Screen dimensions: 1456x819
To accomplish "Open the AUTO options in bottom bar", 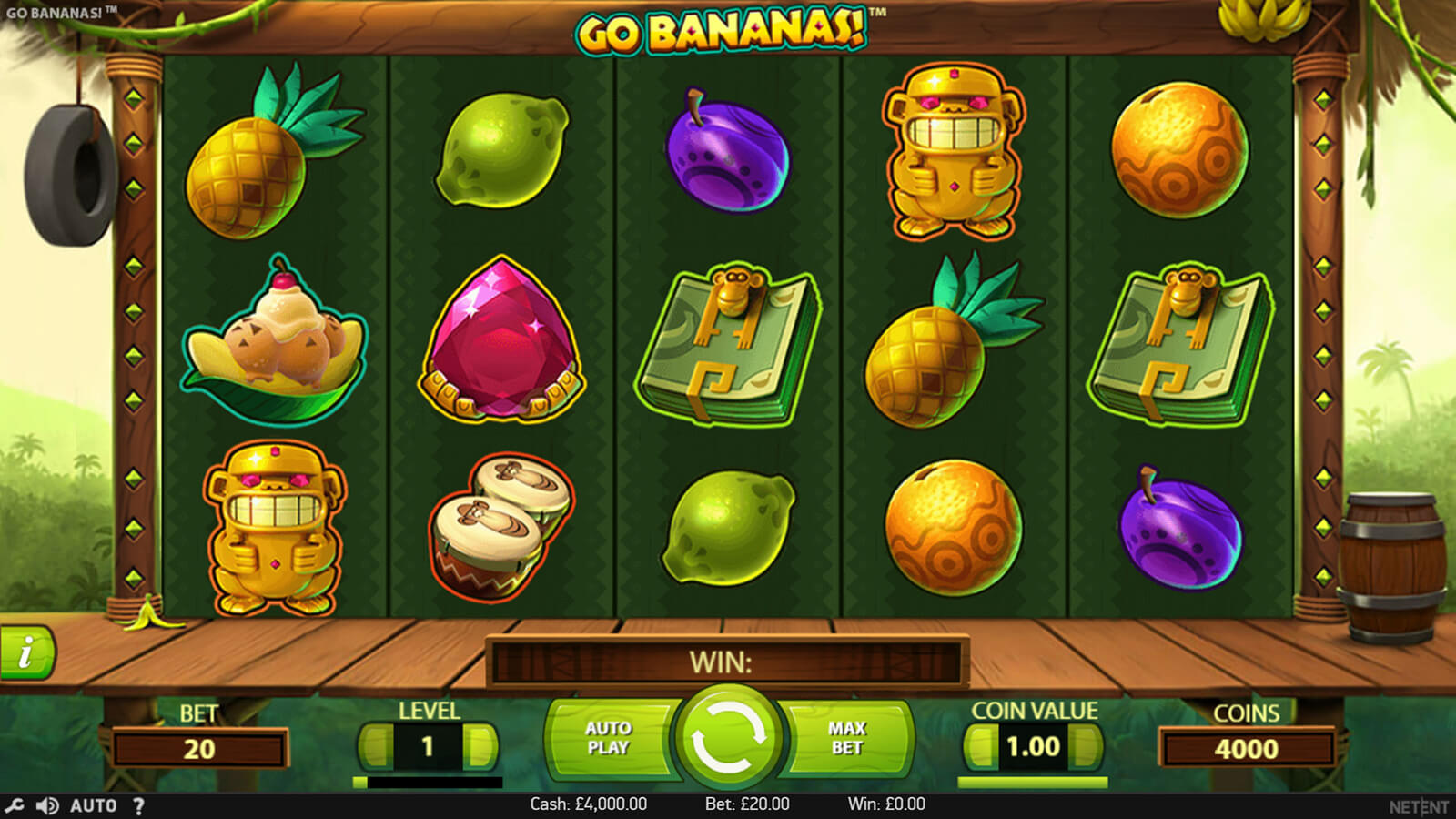I will (x=93, y=805).
